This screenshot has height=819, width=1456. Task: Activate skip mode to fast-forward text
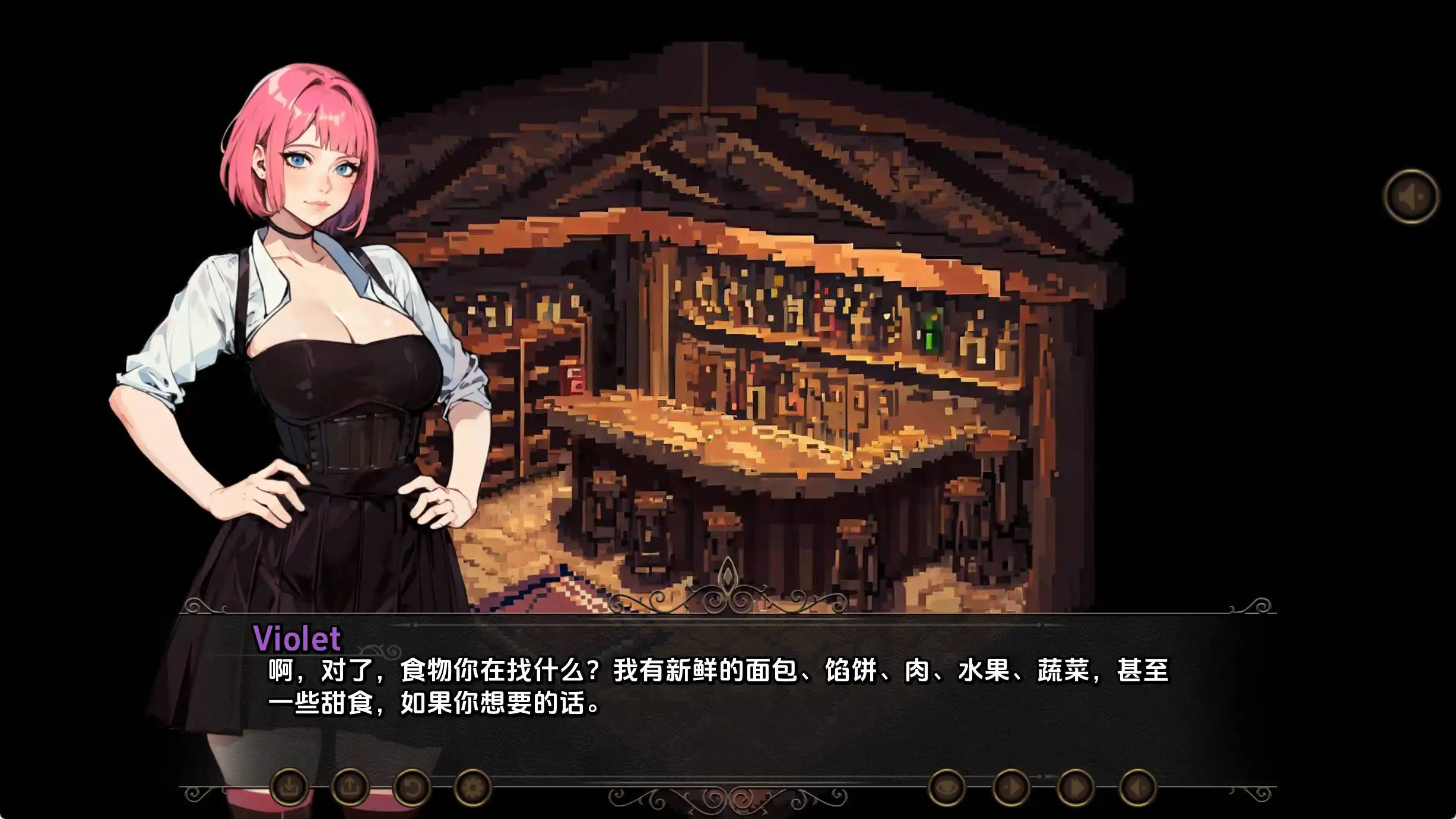[1074, 786]
